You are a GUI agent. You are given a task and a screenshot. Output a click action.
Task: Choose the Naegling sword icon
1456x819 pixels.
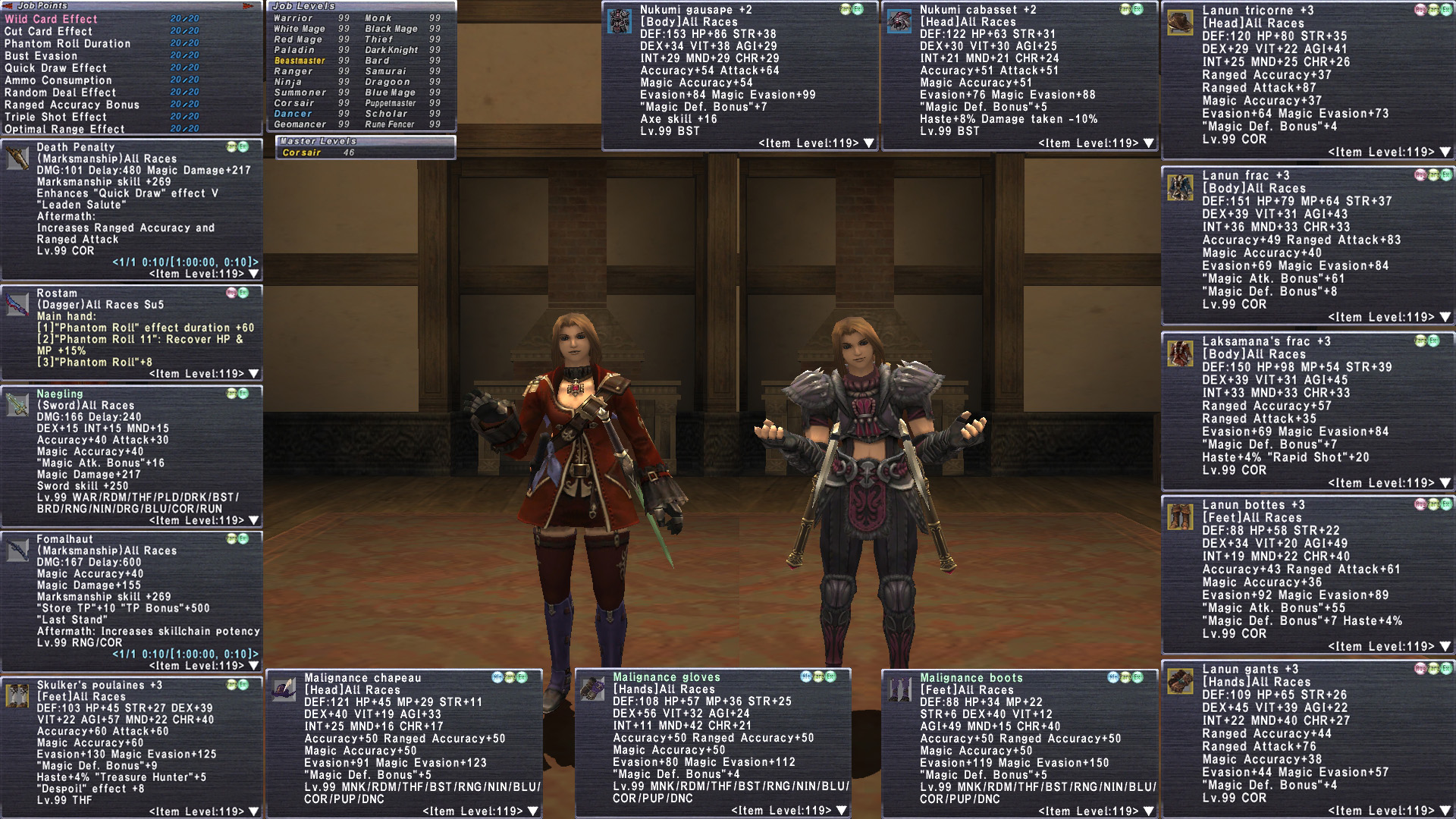pos(17,404)
